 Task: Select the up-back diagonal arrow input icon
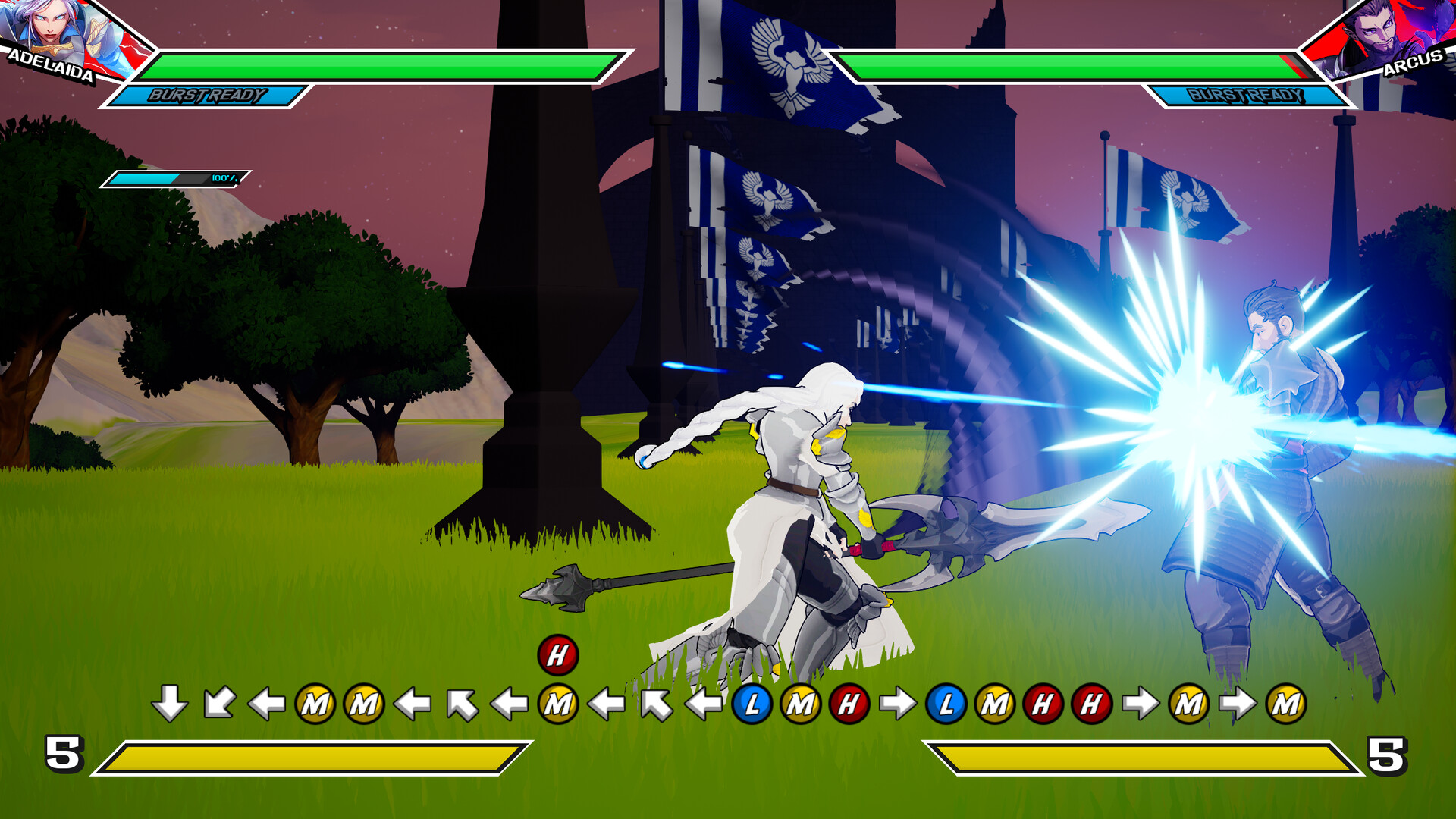point(465,704)
